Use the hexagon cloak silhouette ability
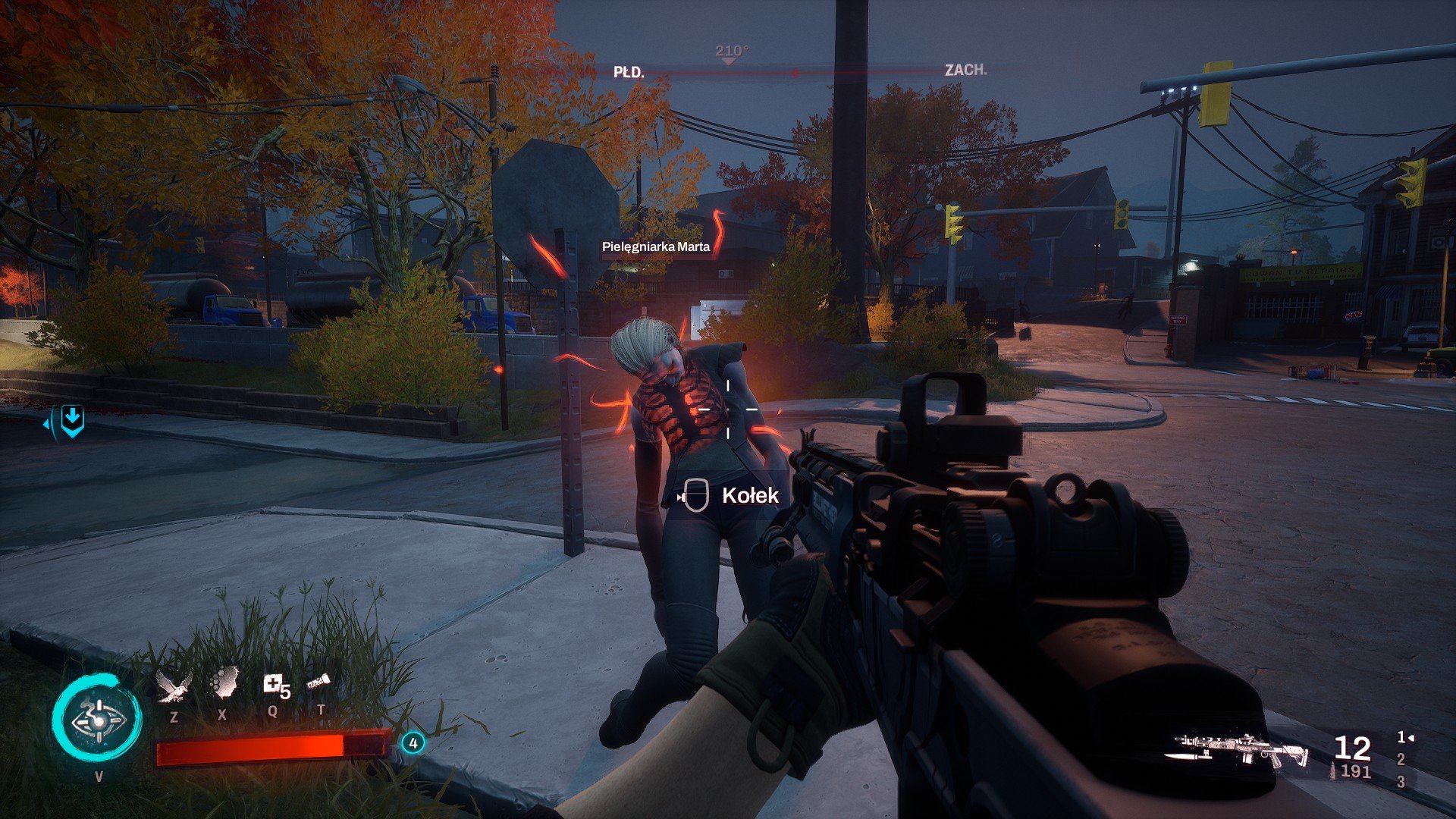The width and height of the screenshot is (1456, 819). (x=223, y=684)
